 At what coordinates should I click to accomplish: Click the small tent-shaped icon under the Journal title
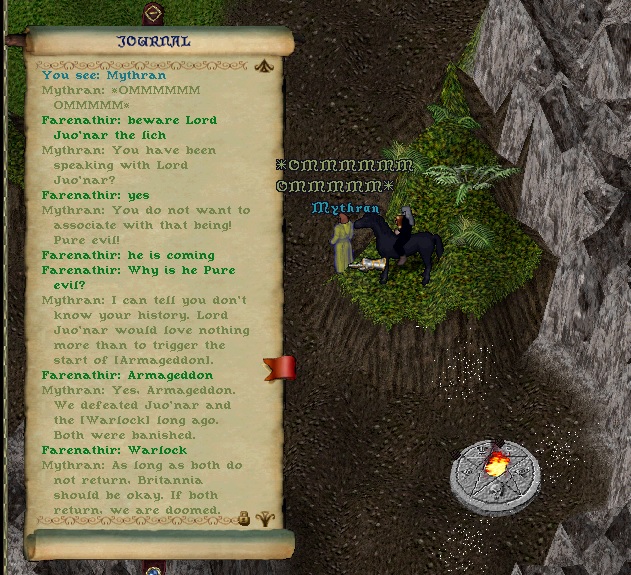[264, 67]
